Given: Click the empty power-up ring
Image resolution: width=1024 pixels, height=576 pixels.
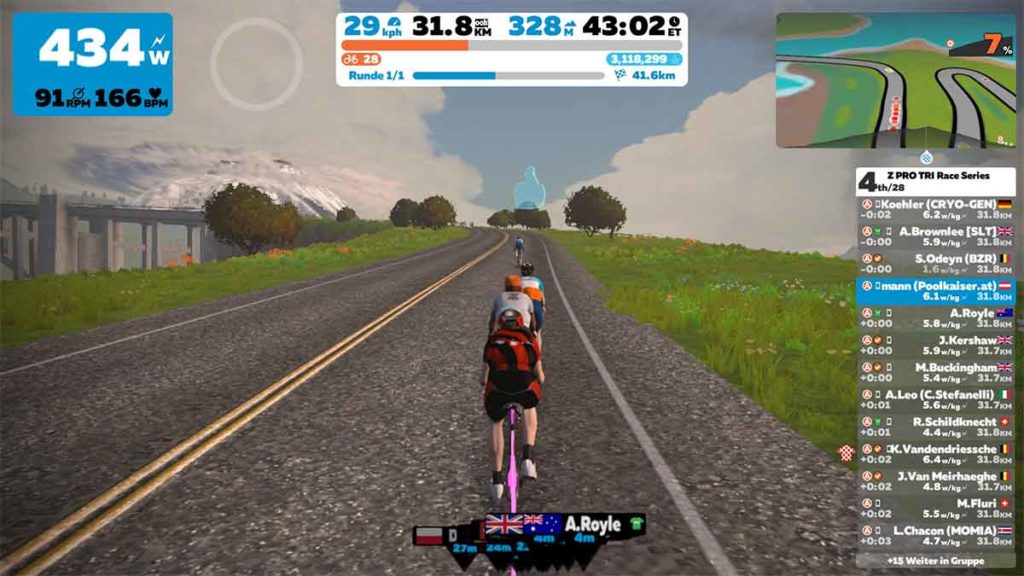Looking at the screenshot, I should pos(256,64).
